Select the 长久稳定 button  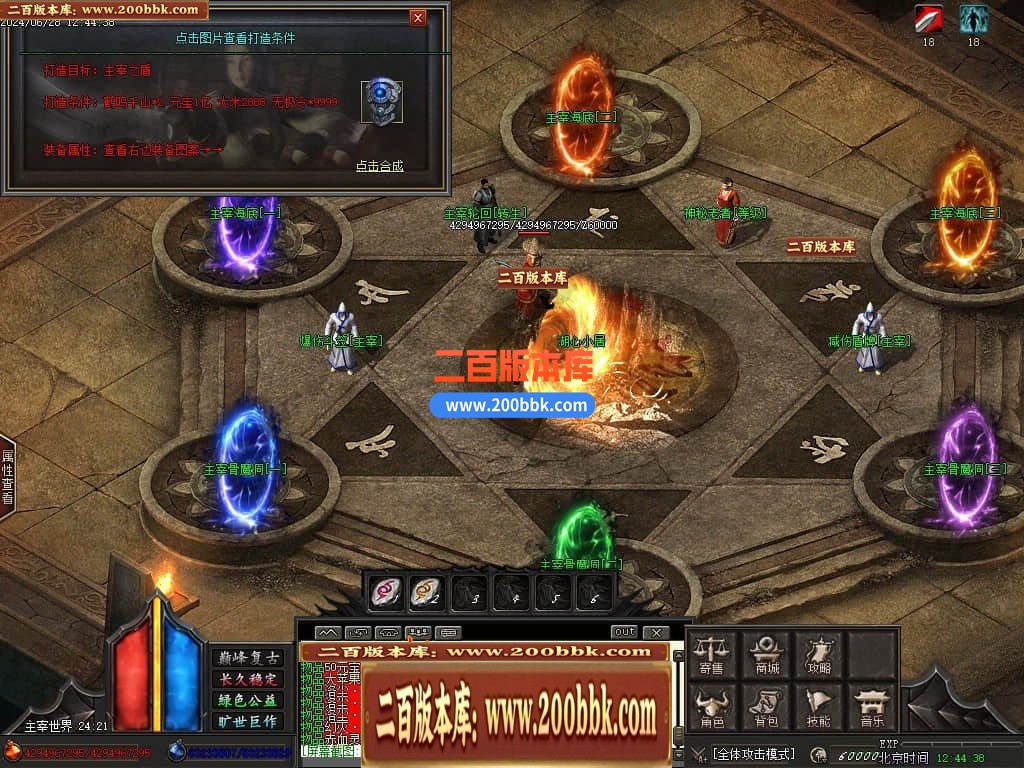(x=247, y=679)
